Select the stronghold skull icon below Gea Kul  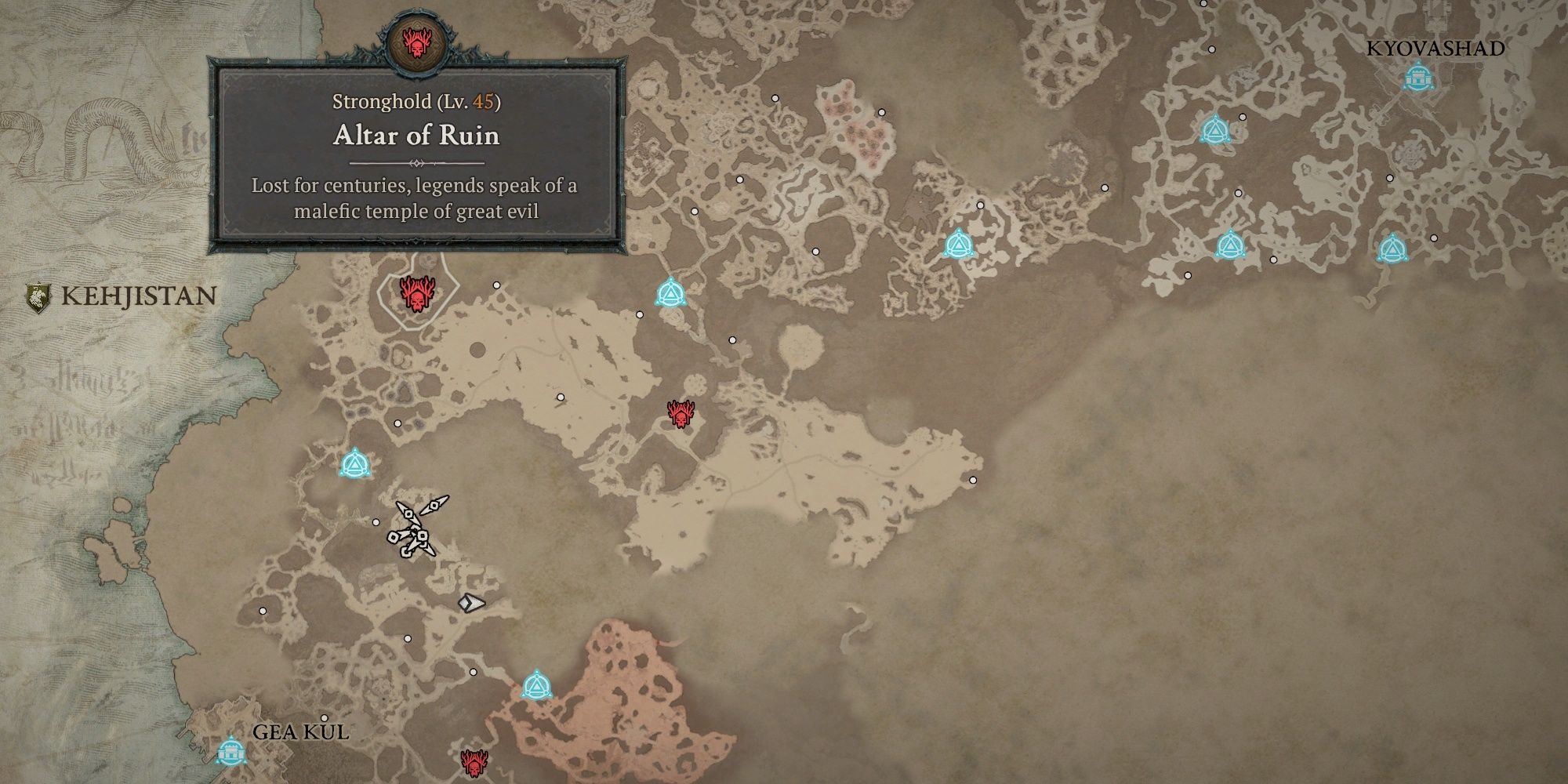pyautogui.click(x=474, y=762)
